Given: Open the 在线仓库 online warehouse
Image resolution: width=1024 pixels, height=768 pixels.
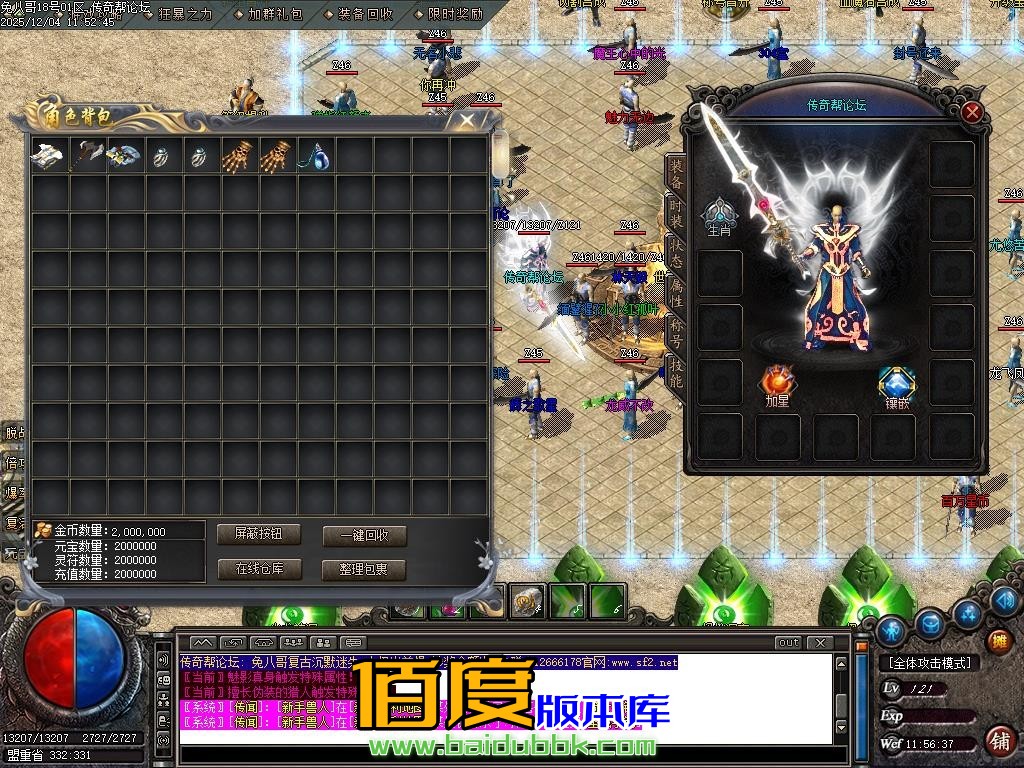Looking at the screenshot, I should click(258, 569).
